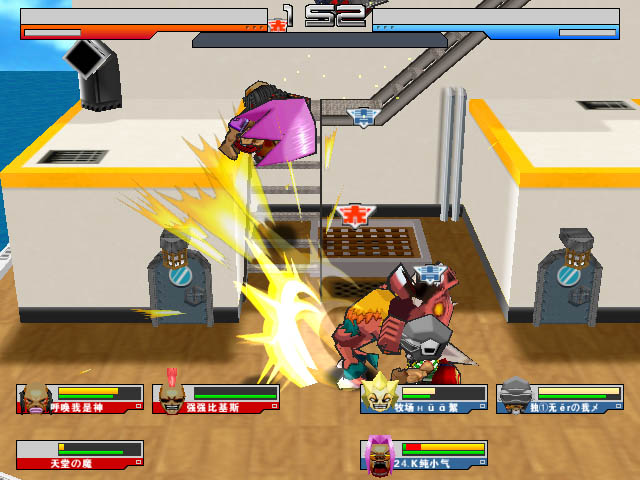Select the 天堂の魔 player panel
Image resolution: width=640 pixels, height=480 pixels.
[x=80, y=455]
